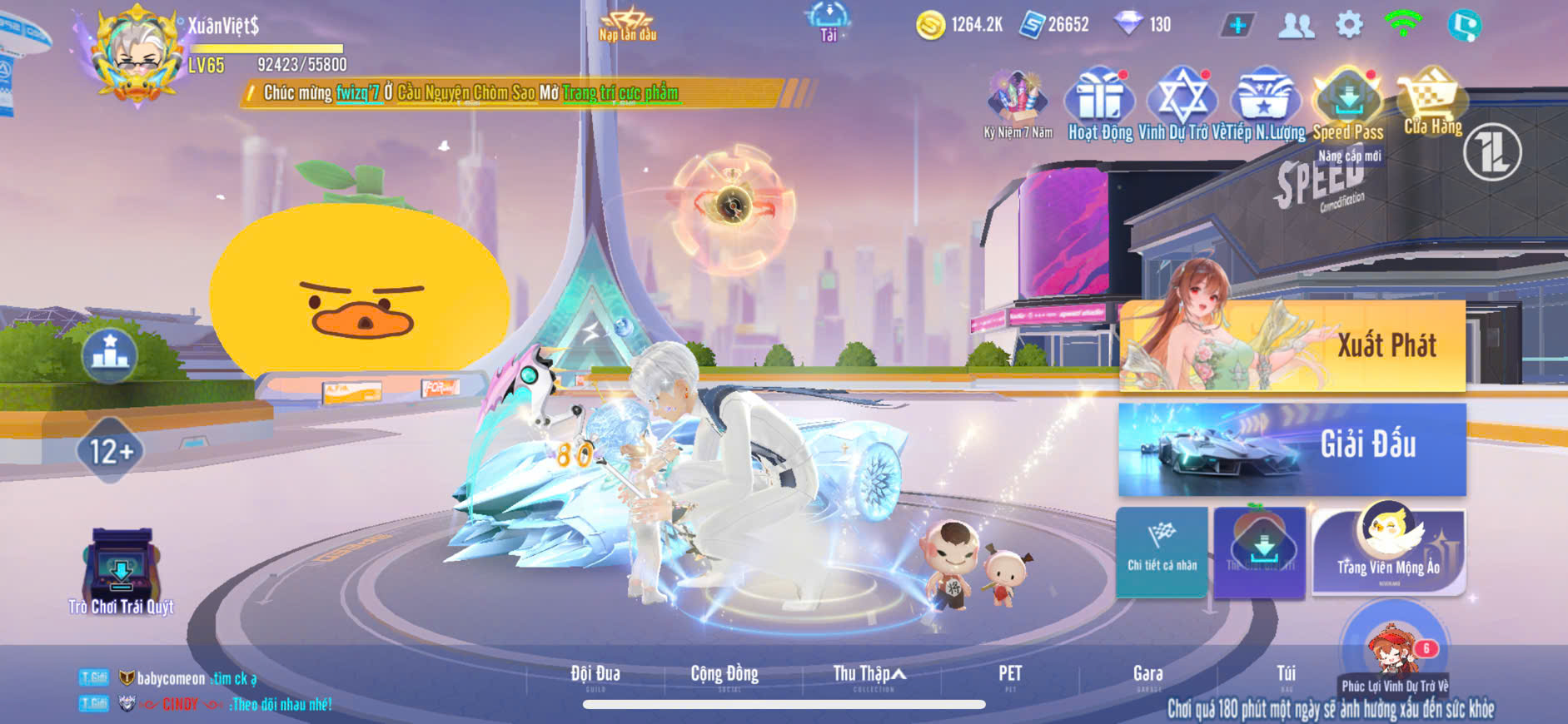
Task: Open the PET tab
Action: pos(1010,674)
